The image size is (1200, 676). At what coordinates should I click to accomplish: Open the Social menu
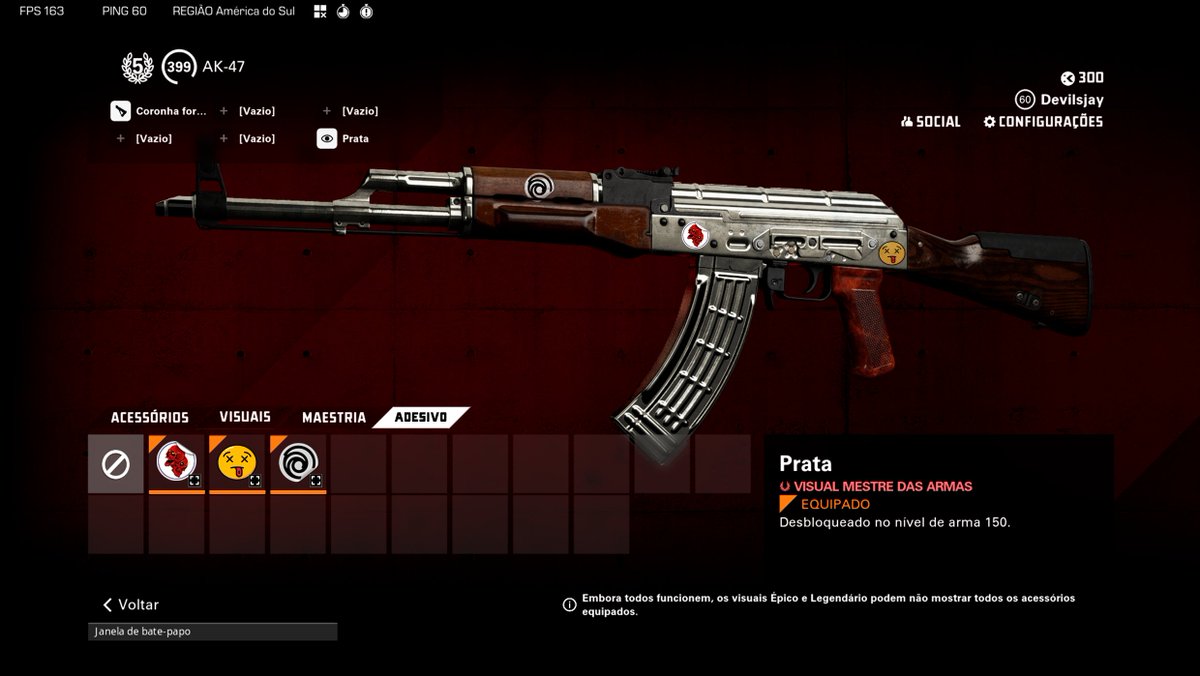coord(931,122)
